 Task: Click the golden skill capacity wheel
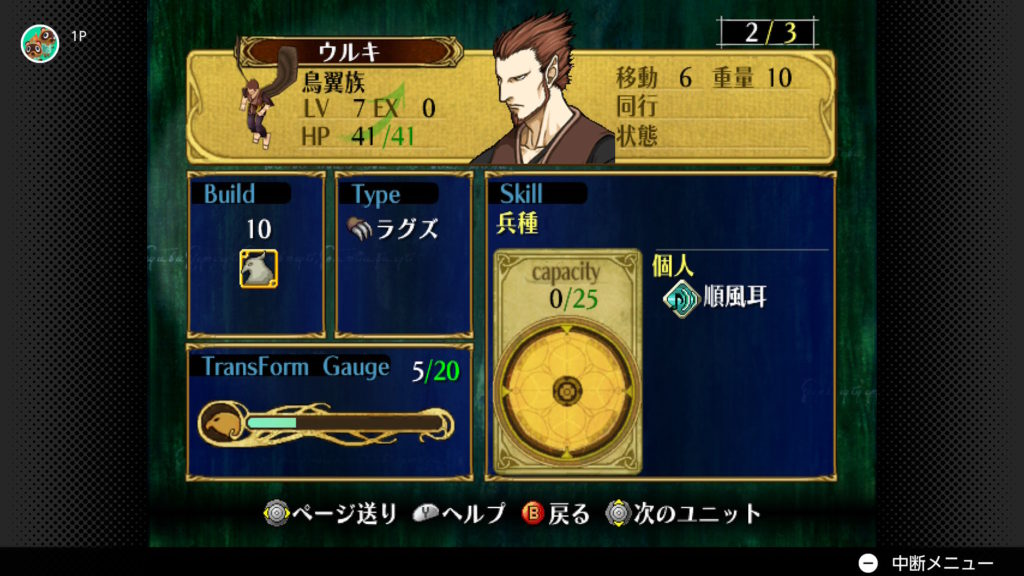[567, 388]
